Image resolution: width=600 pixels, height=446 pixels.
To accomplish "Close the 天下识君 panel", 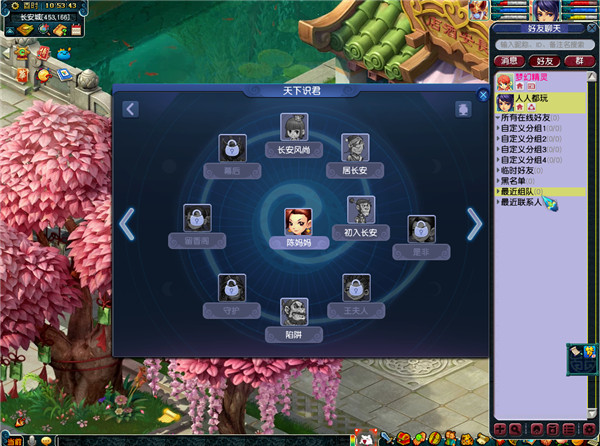I will pos(484,96).
